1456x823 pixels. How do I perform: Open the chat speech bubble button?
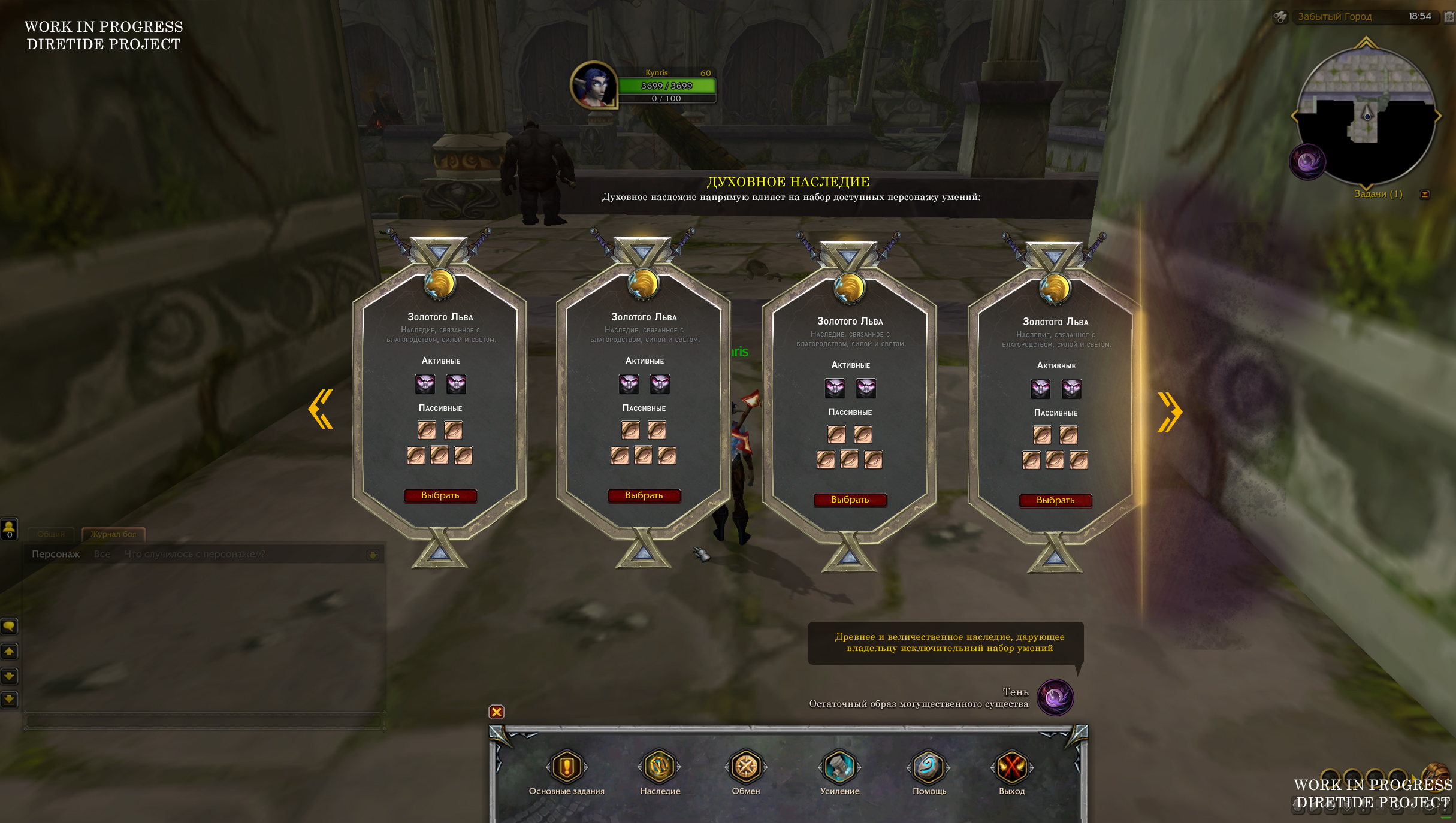[10, 627]
